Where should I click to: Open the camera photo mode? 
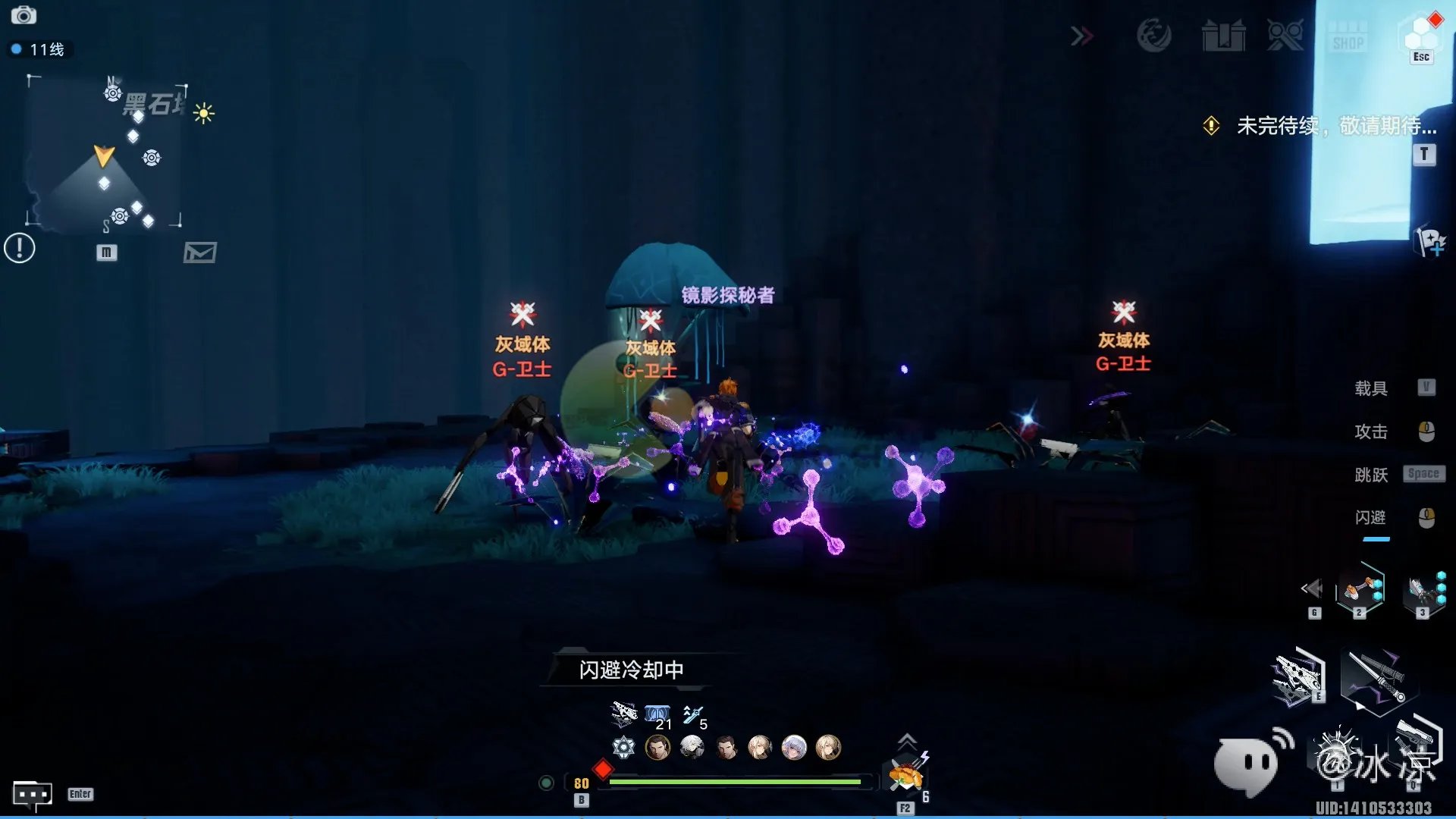click(x=24, y=15)
